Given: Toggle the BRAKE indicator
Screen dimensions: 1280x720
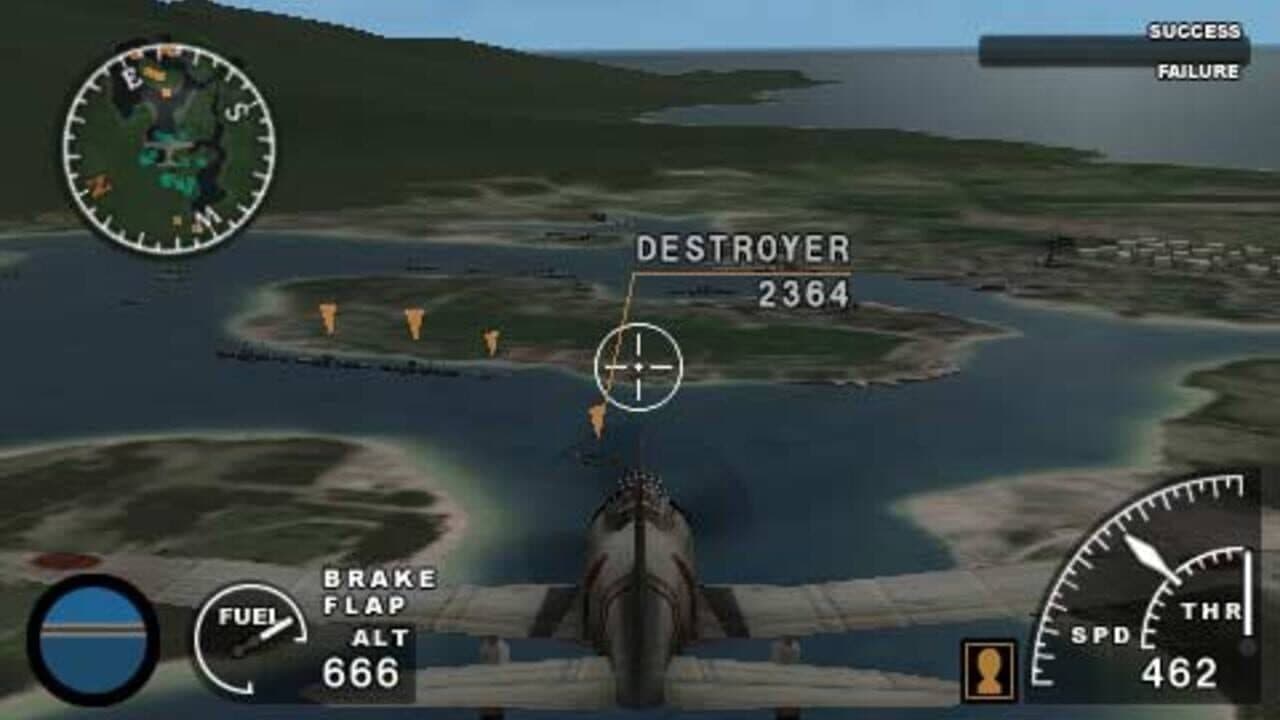Looking at the screenshot, I should [x=380, y=577].
